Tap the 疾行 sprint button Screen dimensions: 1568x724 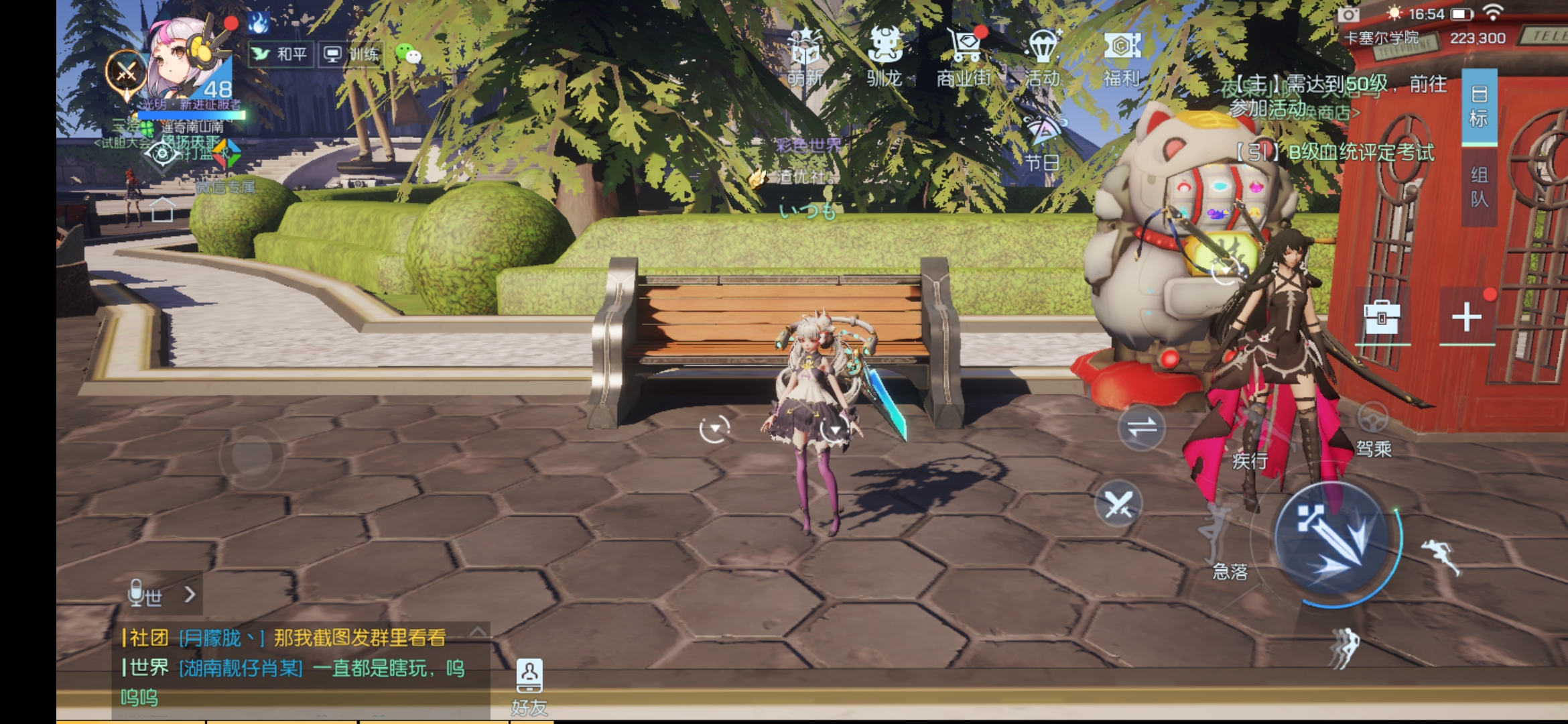tap(1250, 442)
